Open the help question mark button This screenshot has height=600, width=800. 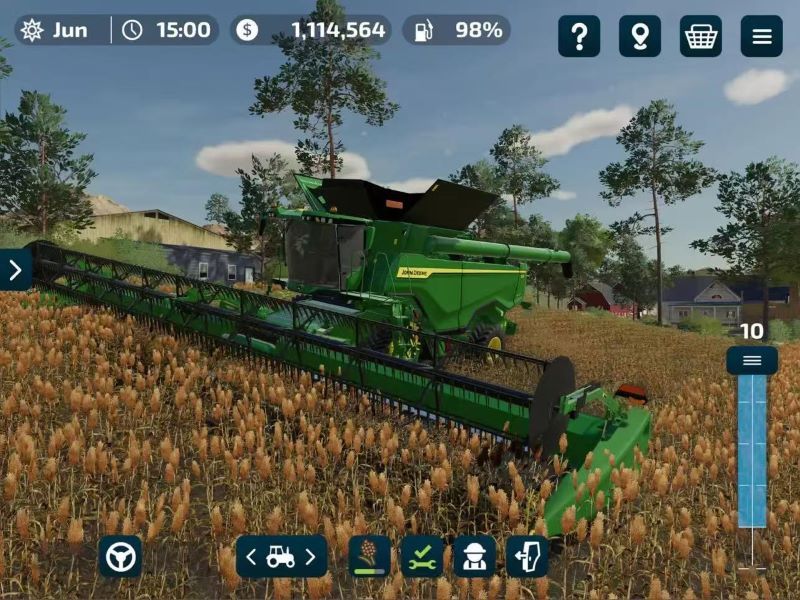pos(579,36)
